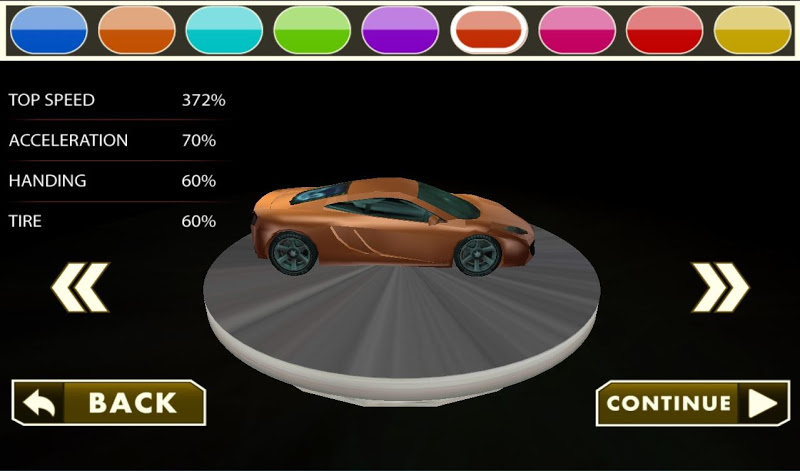The image size is (800, 471).
Task: Click CONTINUE to confirm the car
Action: click(692, 403)
